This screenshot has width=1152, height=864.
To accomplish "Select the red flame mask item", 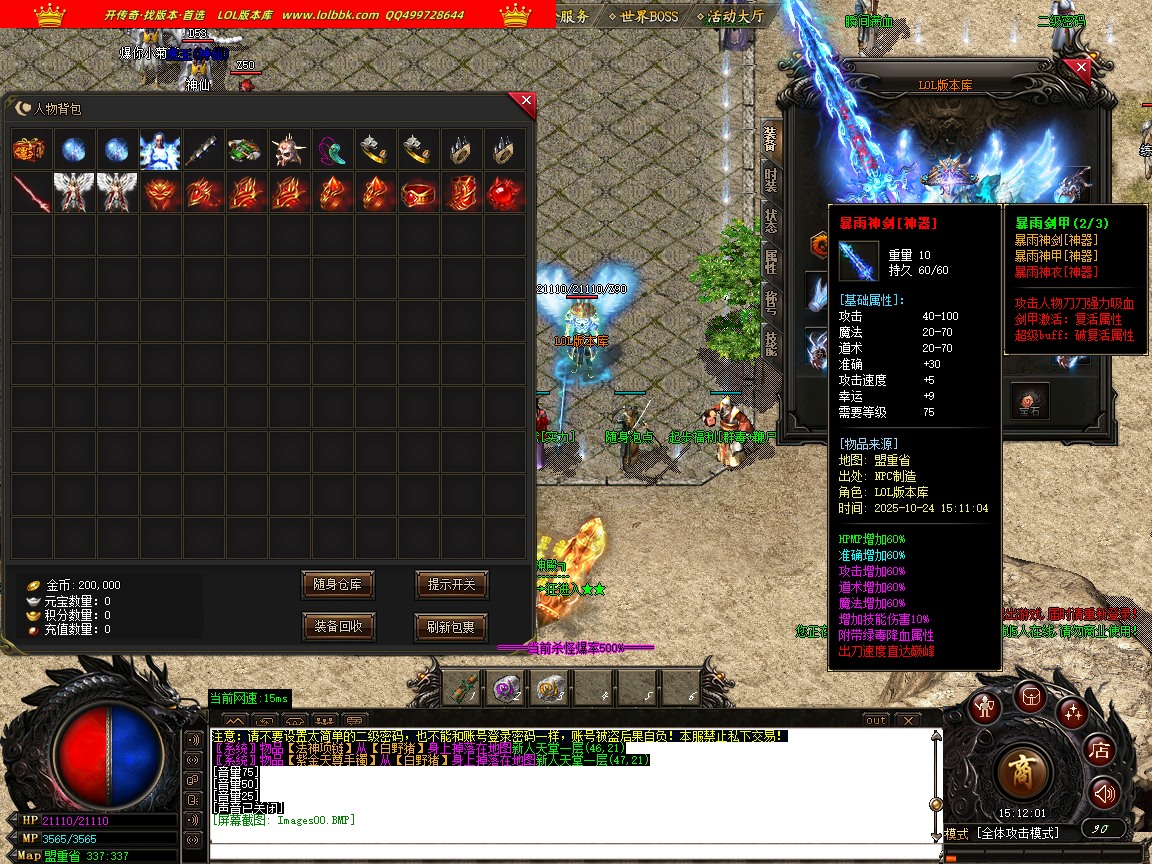I will coord(160,193).
